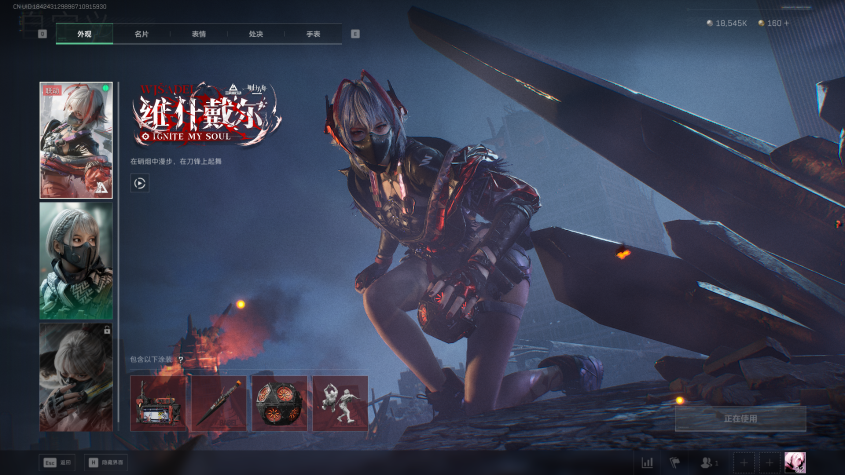Go to the 手表 tab
The image size is (845, 475).
coord(313,34)
